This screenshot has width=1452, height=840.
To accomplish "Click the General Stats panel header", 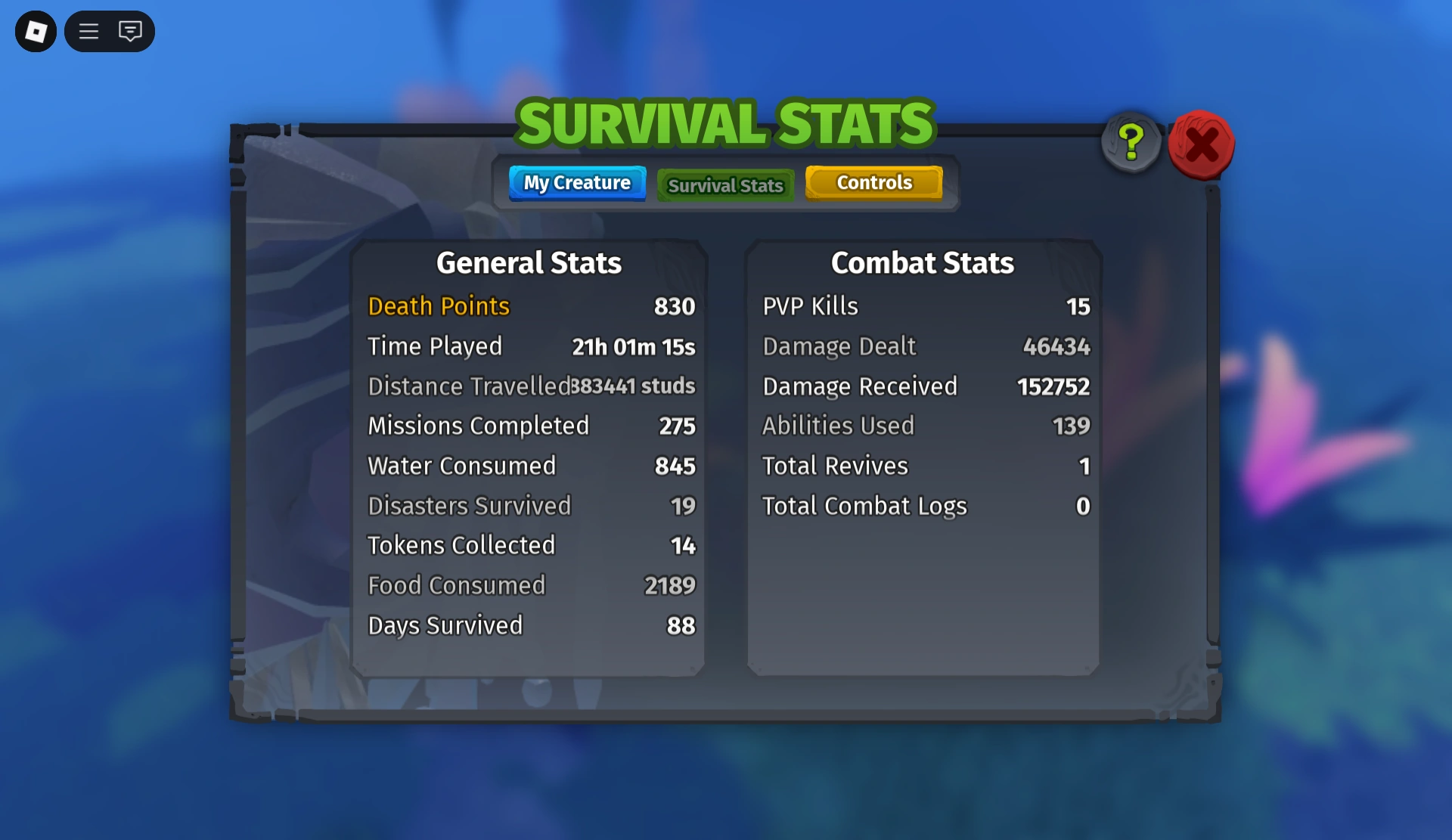I will [529, 262].
